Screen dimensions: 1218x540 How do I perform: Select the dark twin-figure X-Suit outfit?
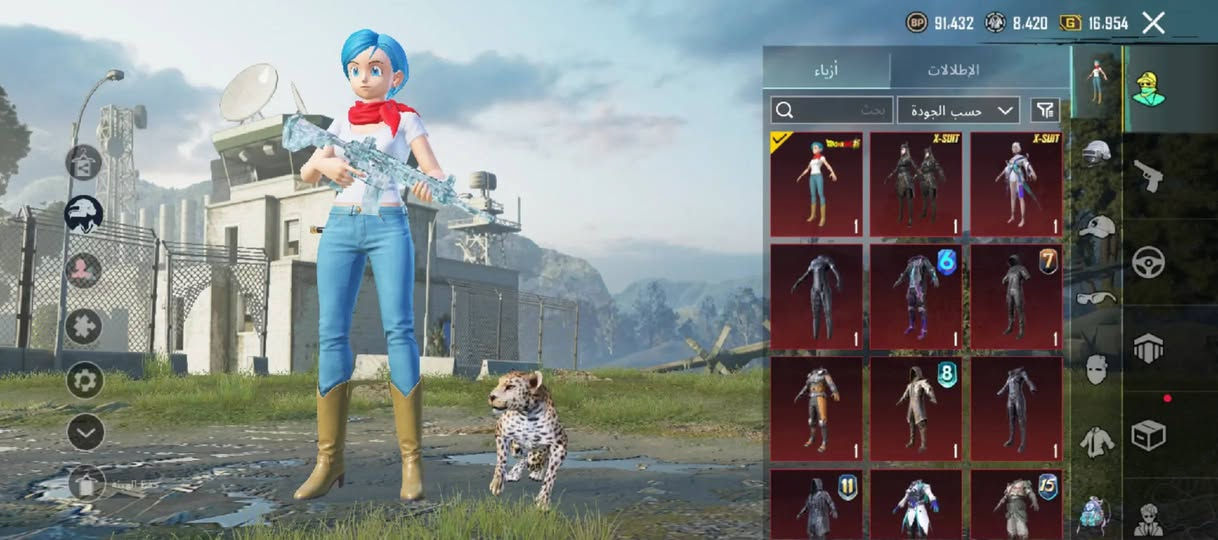pyautogui.click(x=916, y=185)
